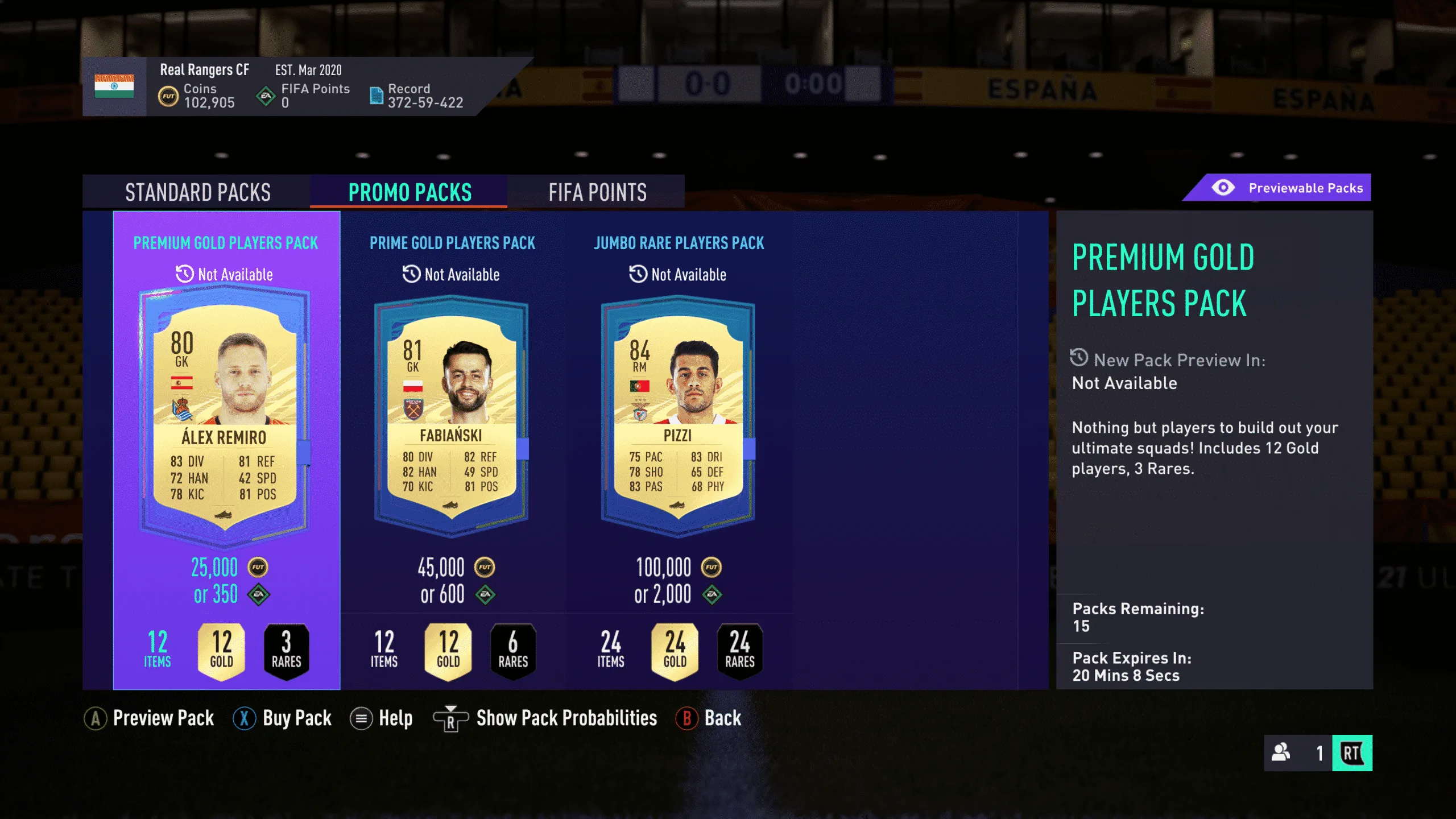Image resolution: width=1456 pixels, height=819 pixels.
Task: Select the Promo Packs tab
Action: pyautogui.click(x=409, y=192)
